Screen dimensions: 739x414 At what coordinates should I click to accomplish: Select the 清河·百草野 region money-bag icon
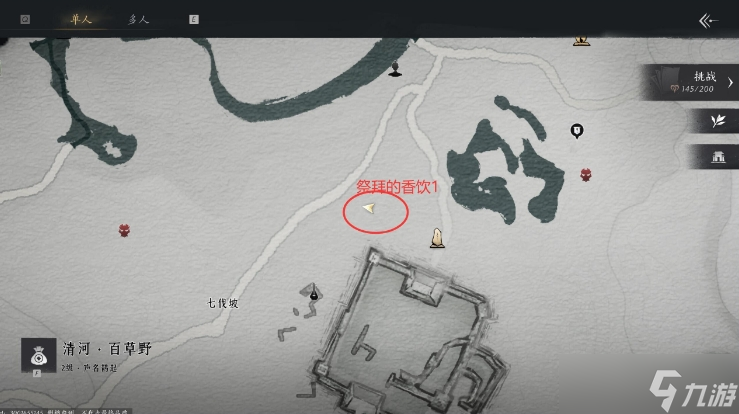39,356
